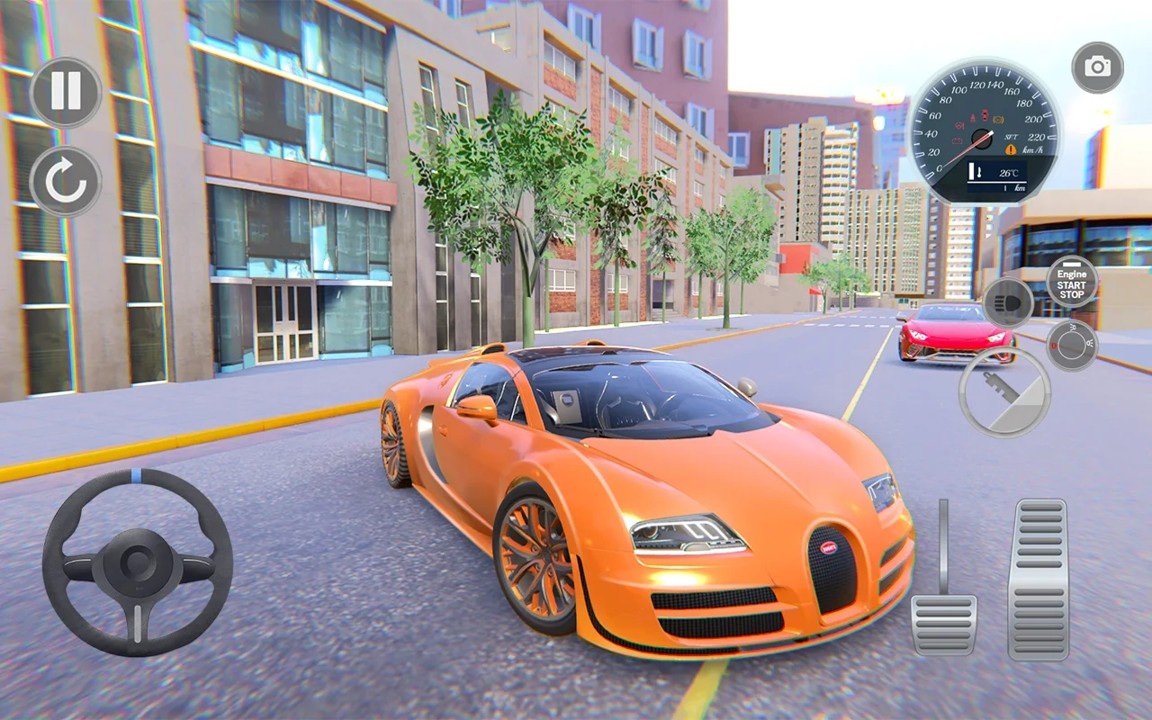
Task: Tap the circular arrow reset button
Action: click(66, 182)
